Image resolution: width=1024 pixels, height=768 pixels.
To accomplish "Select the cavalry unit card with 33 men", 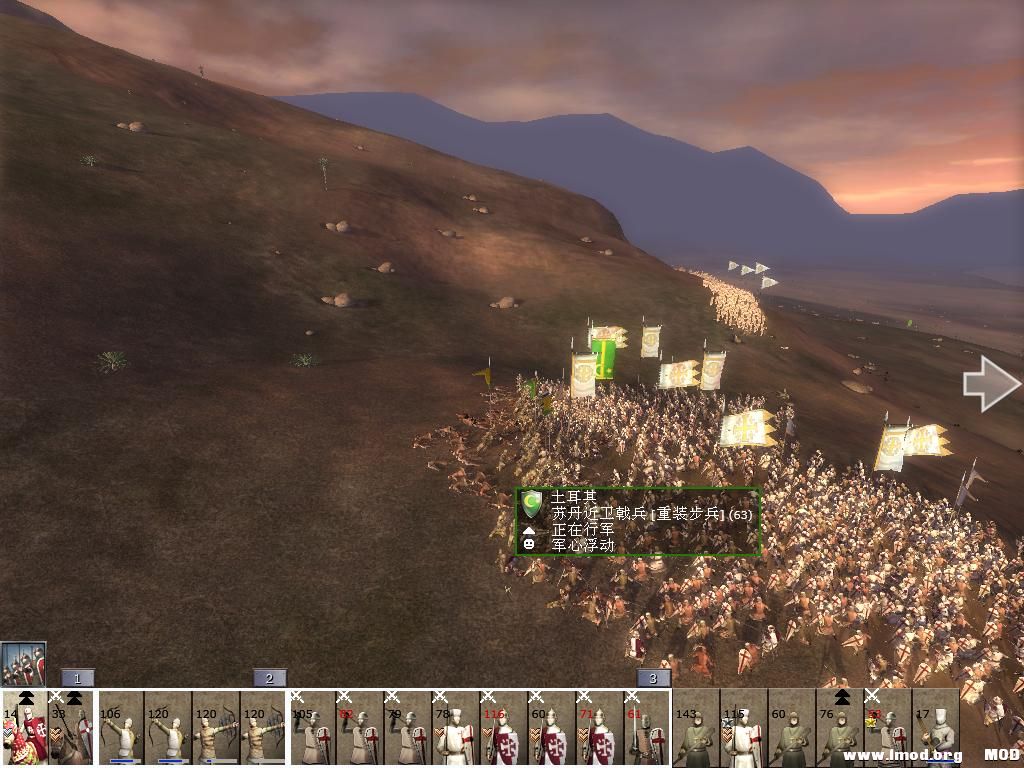I will pos(71,728).
